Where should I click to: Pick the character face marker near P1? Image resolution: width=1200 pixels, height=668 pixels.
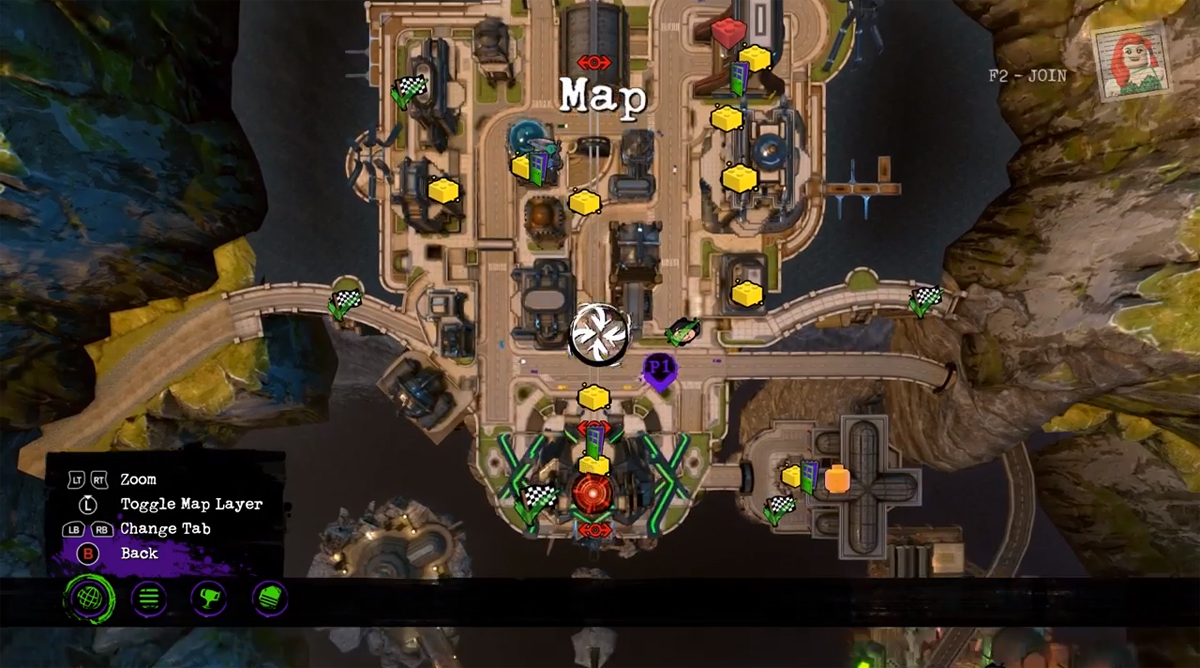point(682,330)
